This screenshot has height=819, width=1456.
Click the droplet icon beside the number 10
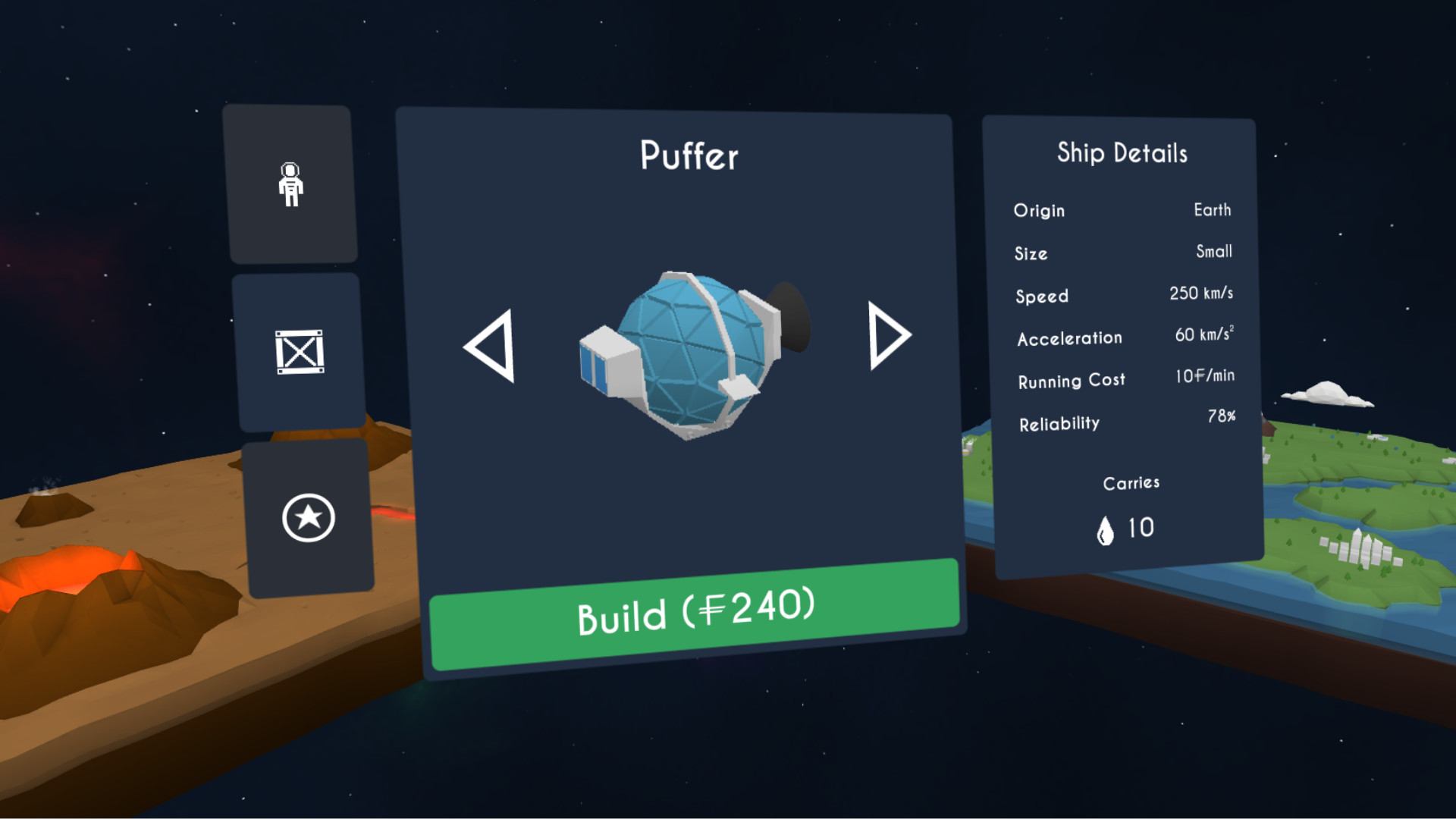[x=1106, y=528]
